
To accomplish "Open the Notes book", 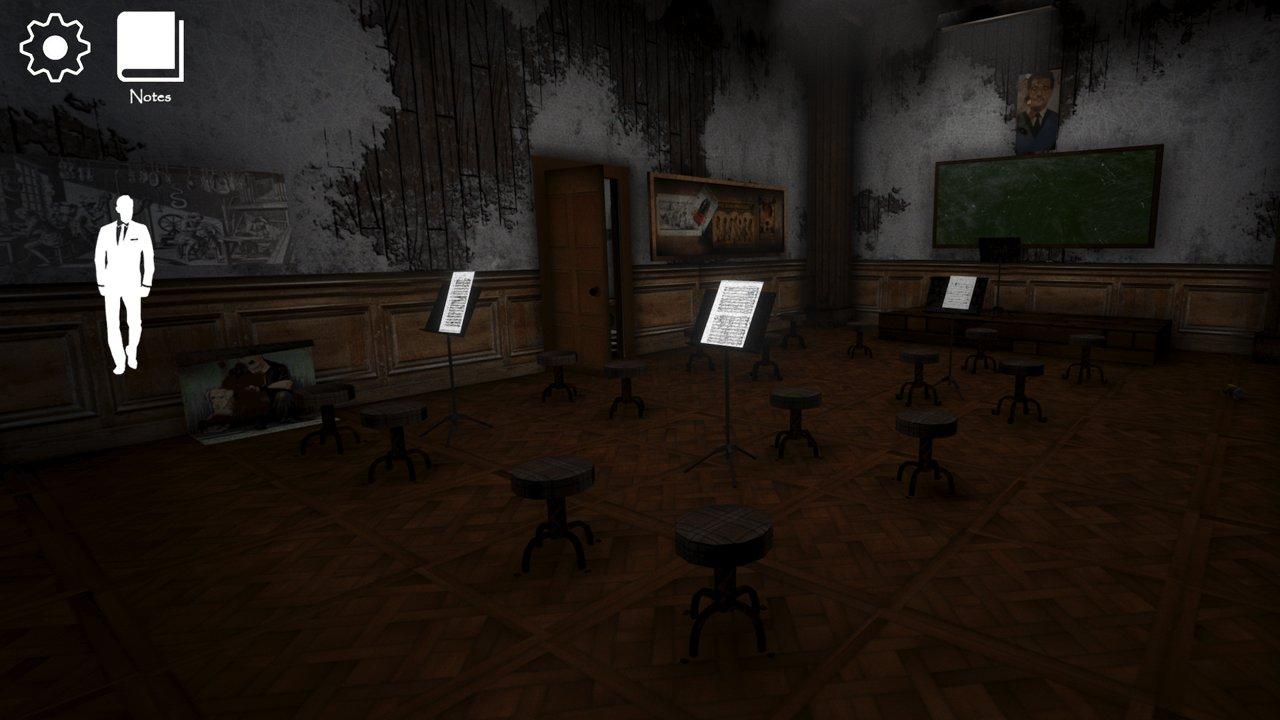I will (150, 48).
